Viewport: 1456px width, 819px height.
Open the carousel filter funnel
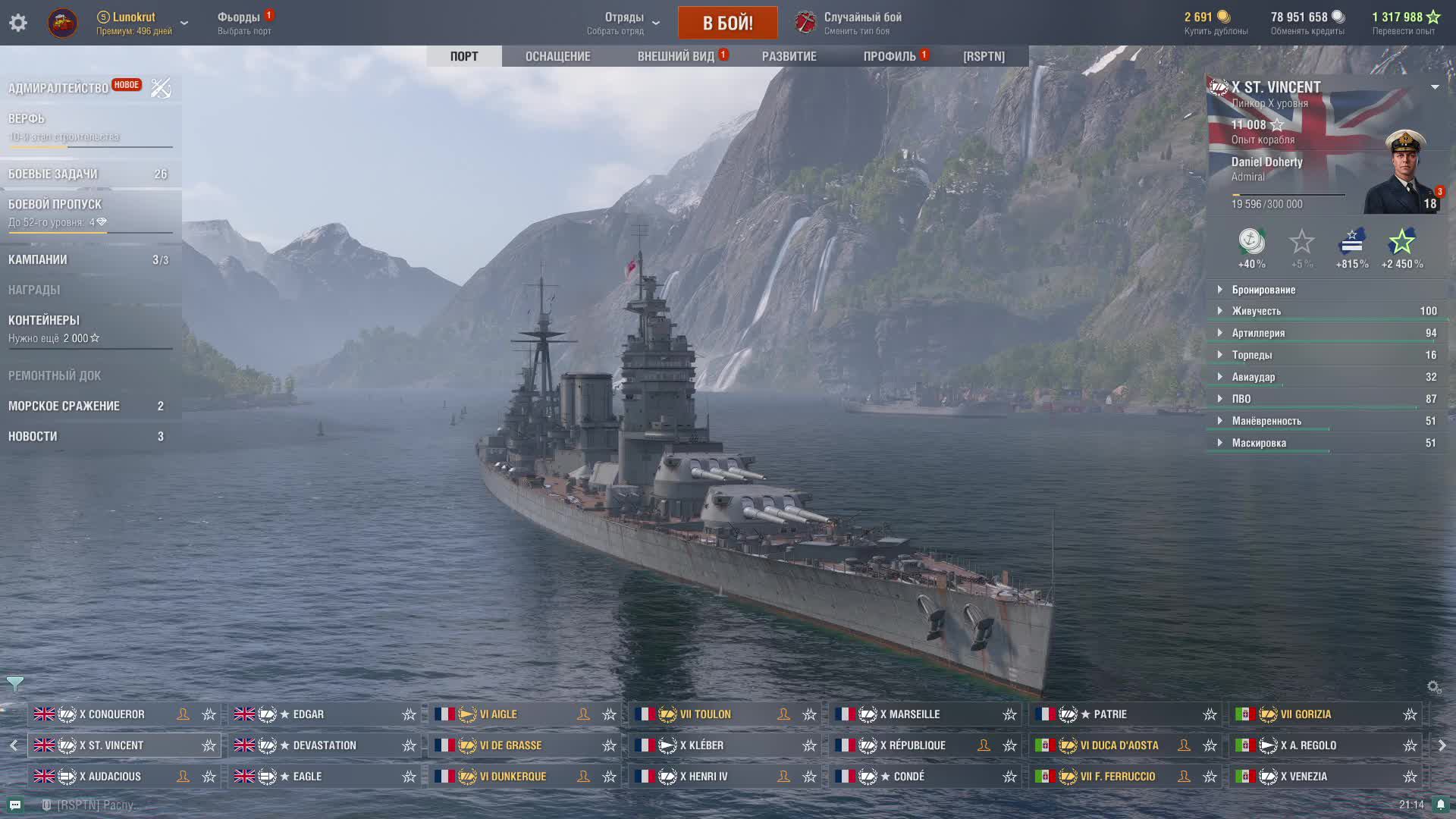15,683
